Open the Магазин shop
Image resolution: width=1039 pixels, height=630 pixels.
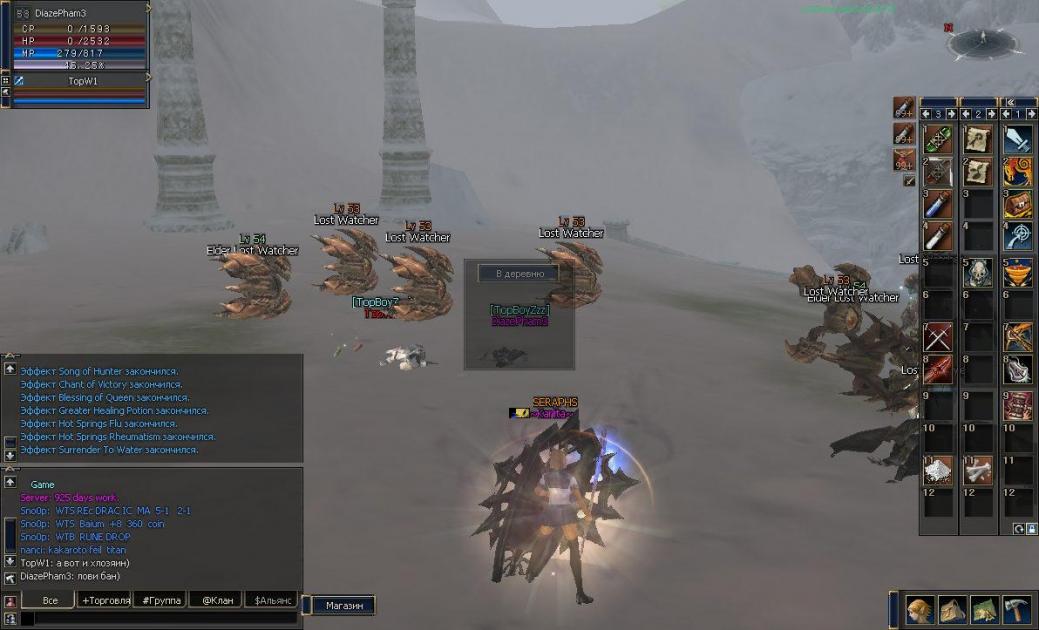tap(335, 605)
